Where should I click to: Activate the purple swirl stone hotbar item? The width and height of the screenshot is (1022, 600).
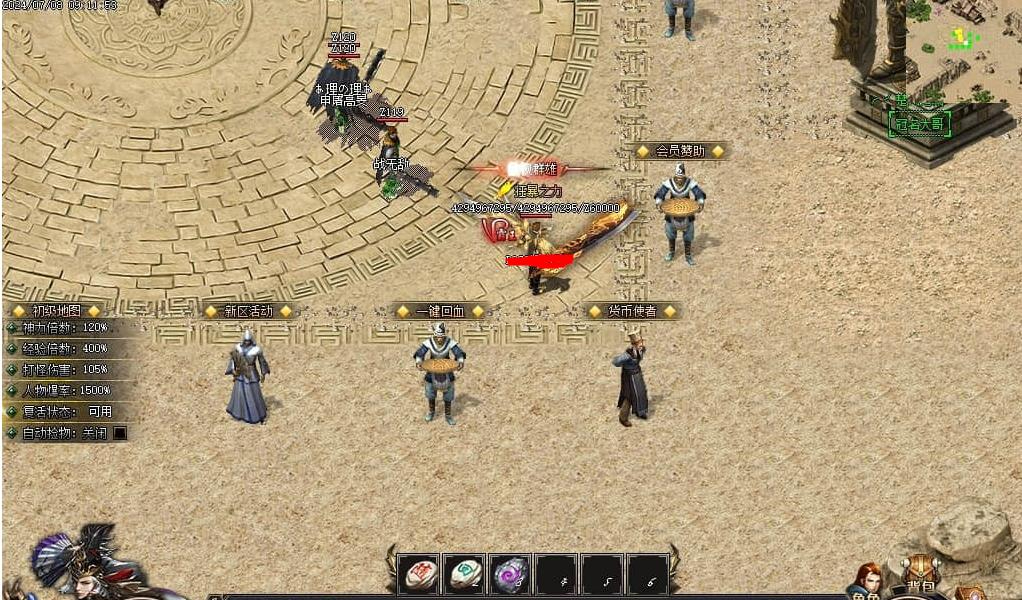[510, 575]
